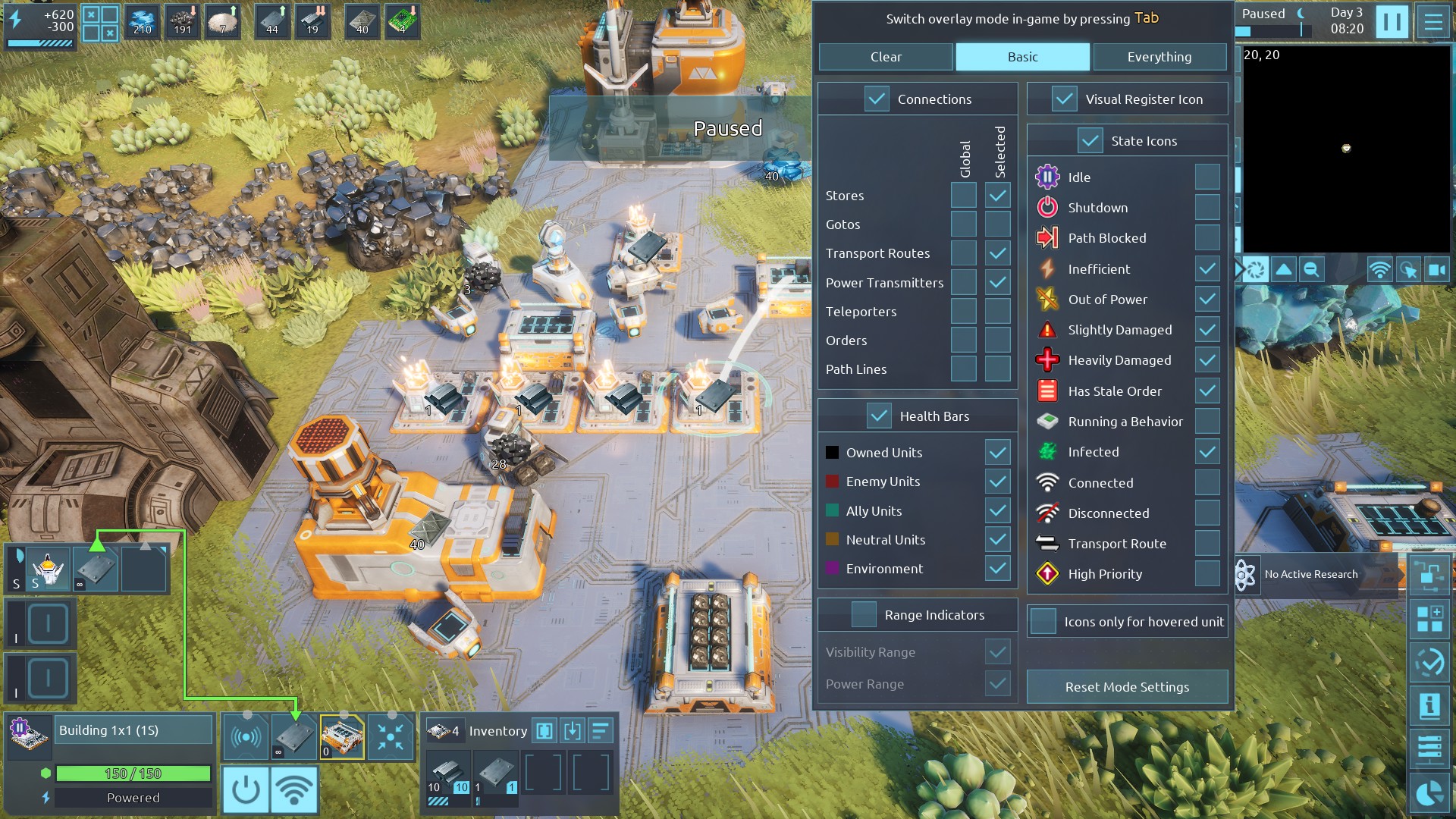Image resolution: width=1456 pixels, height=819 pixels.
Task: Select the Everything overlay mode
Action: click(1159, 57)
